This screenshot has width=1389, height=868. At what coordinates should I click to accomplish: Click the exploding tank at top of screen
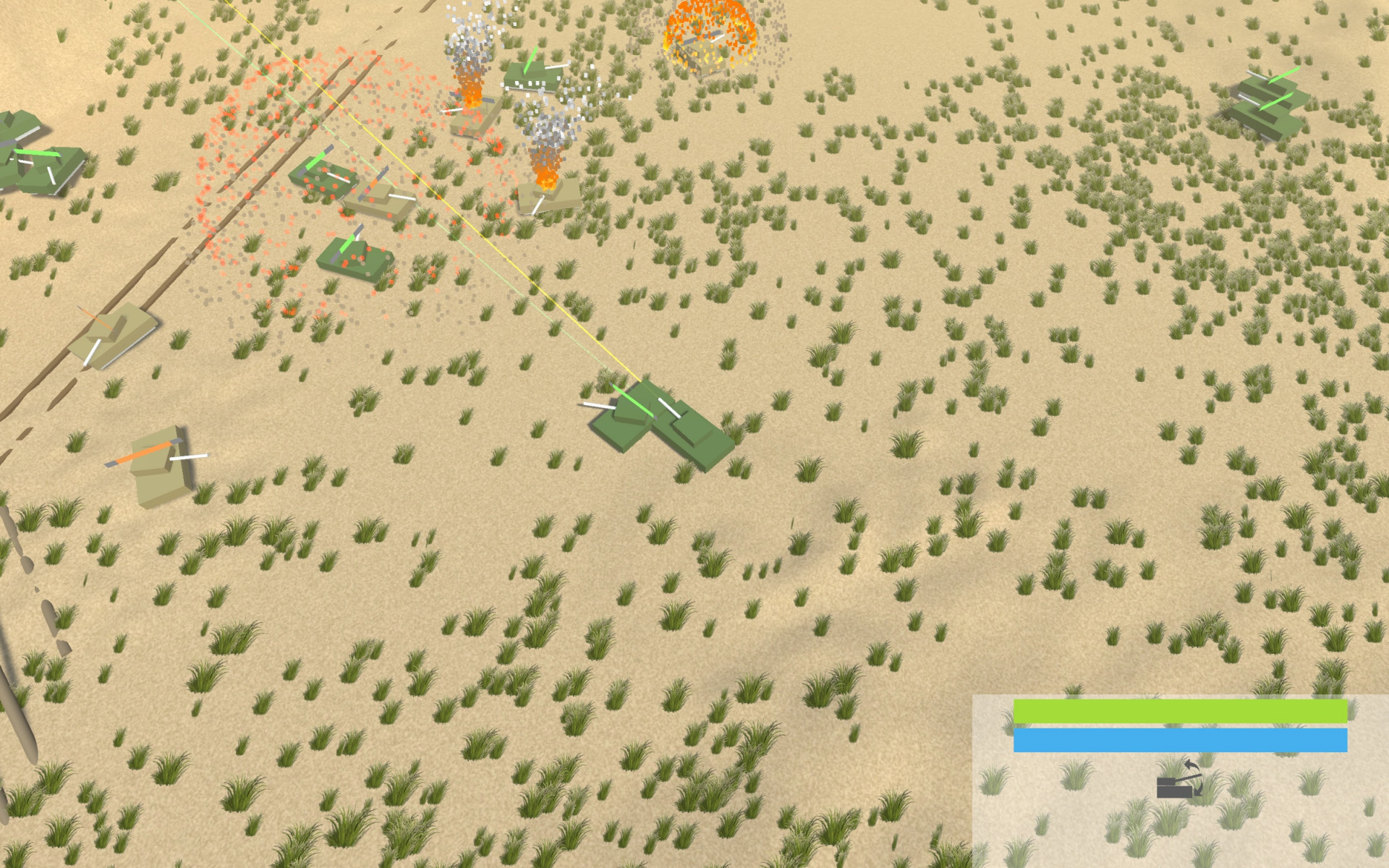[705, 51]
